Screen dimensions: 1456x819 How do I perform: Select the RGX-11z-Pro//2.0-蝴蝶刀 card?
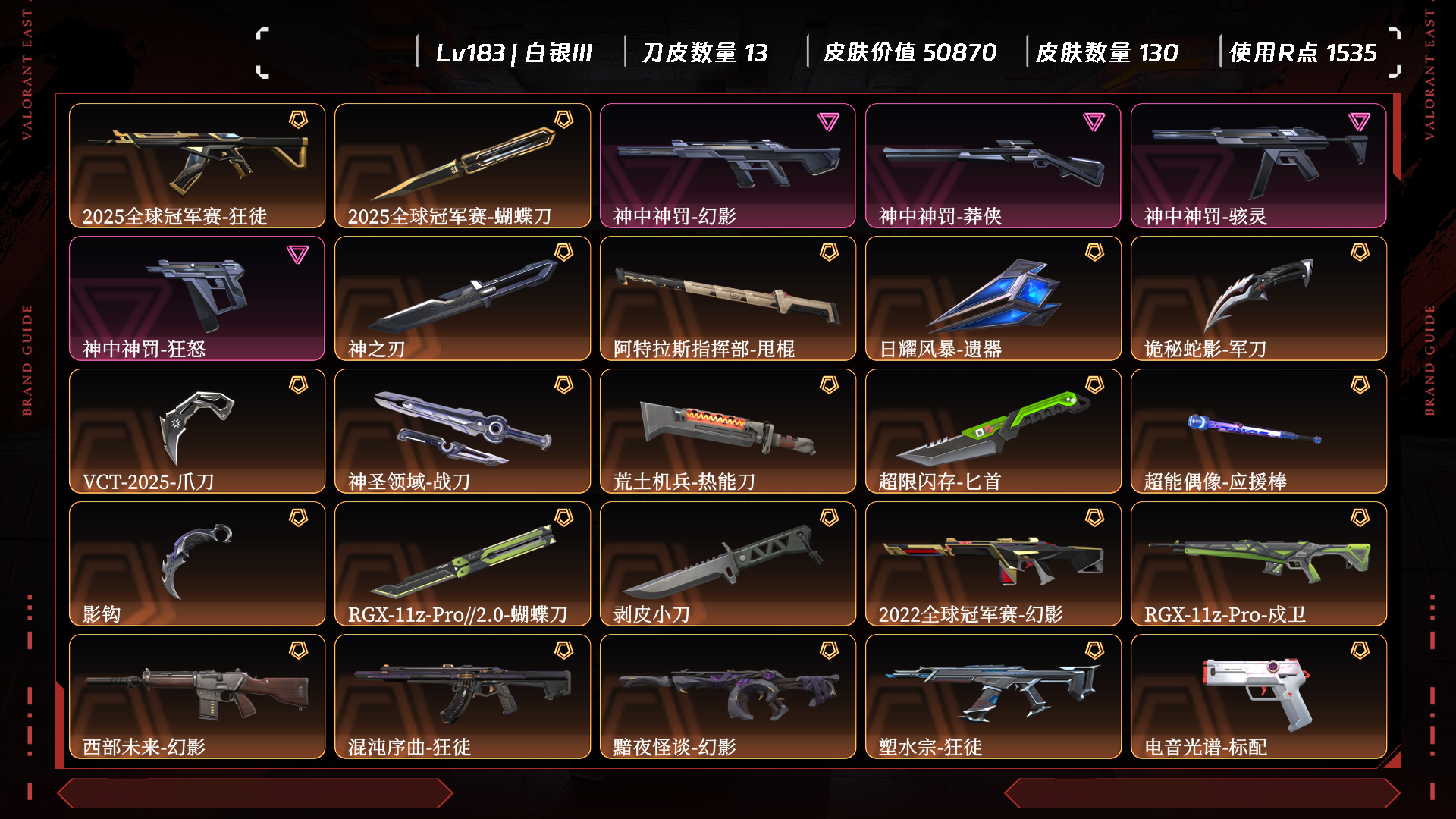[x=463, y=563]
